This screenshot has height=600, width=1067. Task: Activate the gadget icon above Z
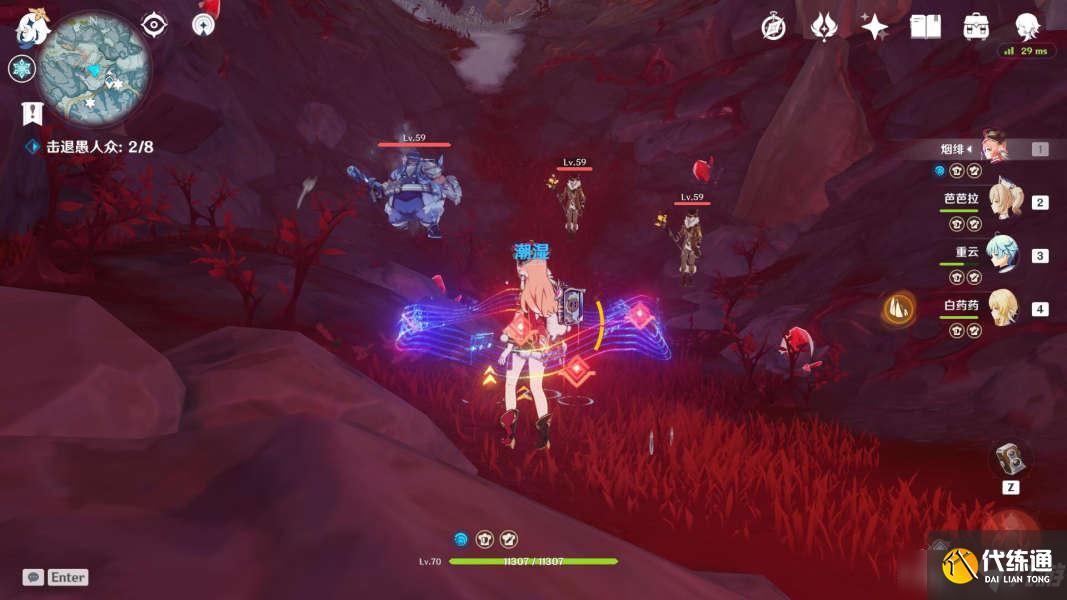click(1009, 459)
